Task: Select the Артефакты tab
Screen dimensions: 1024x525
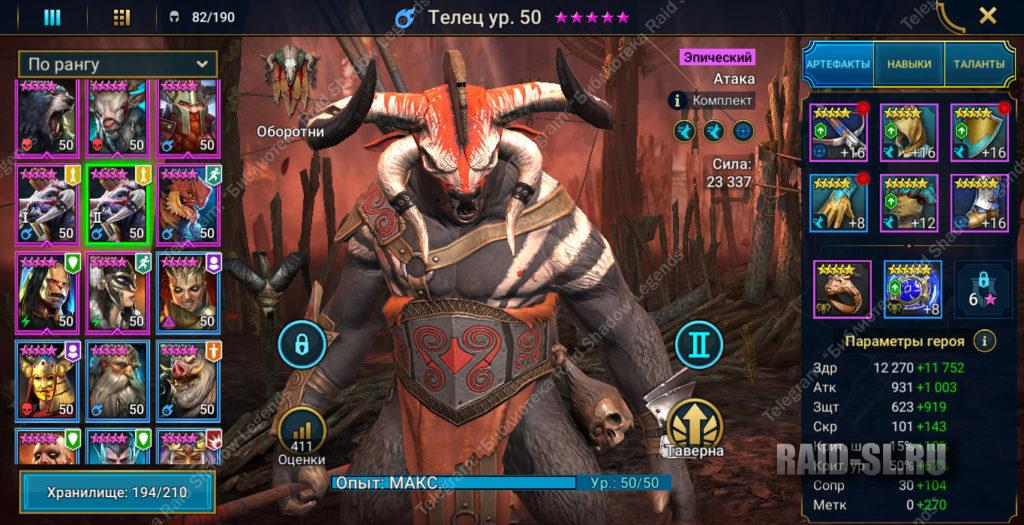Action: (x=838, y=64)
